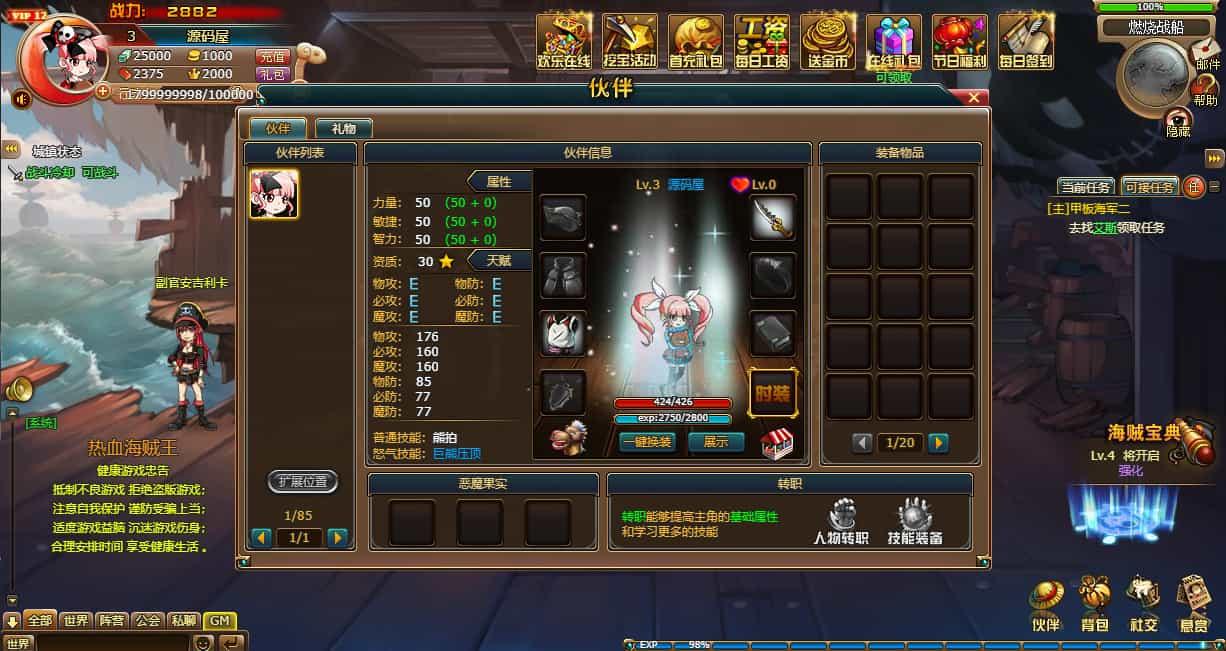This screenshot has width=1226, height=651.
Task: Click the 展示 showcase button
Action: click(x=716, y=441)
